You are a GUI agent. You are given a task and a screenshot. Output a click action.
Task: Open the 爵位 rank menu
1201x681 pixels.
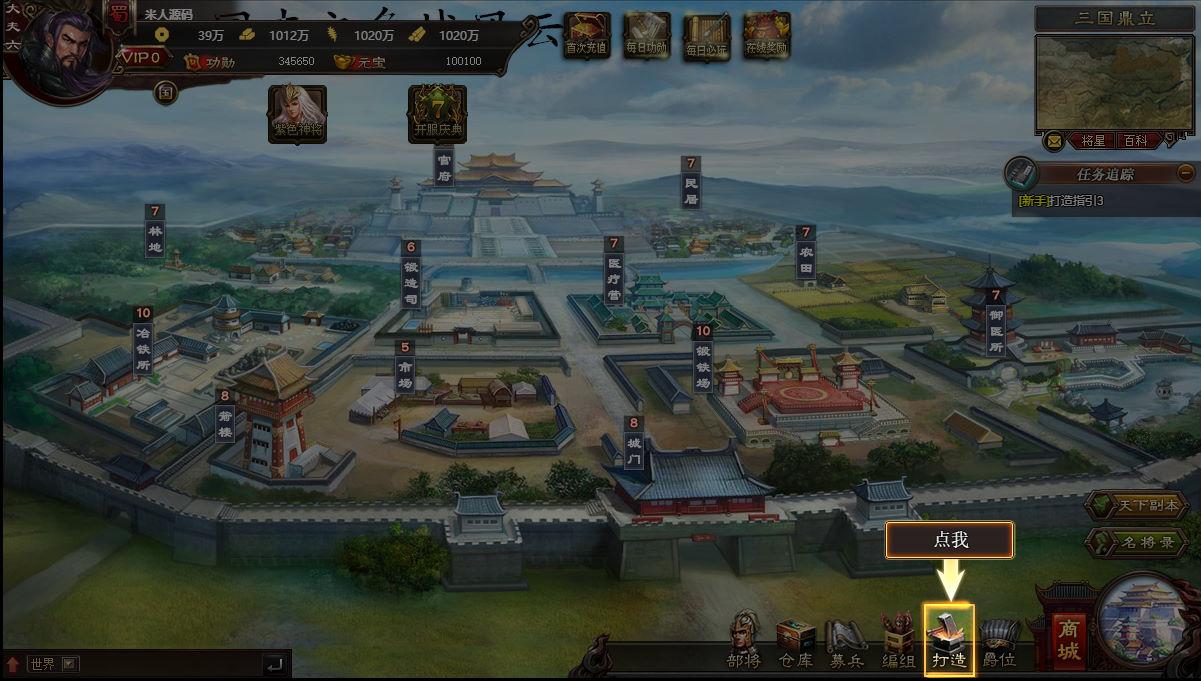(x=999, y=638)
